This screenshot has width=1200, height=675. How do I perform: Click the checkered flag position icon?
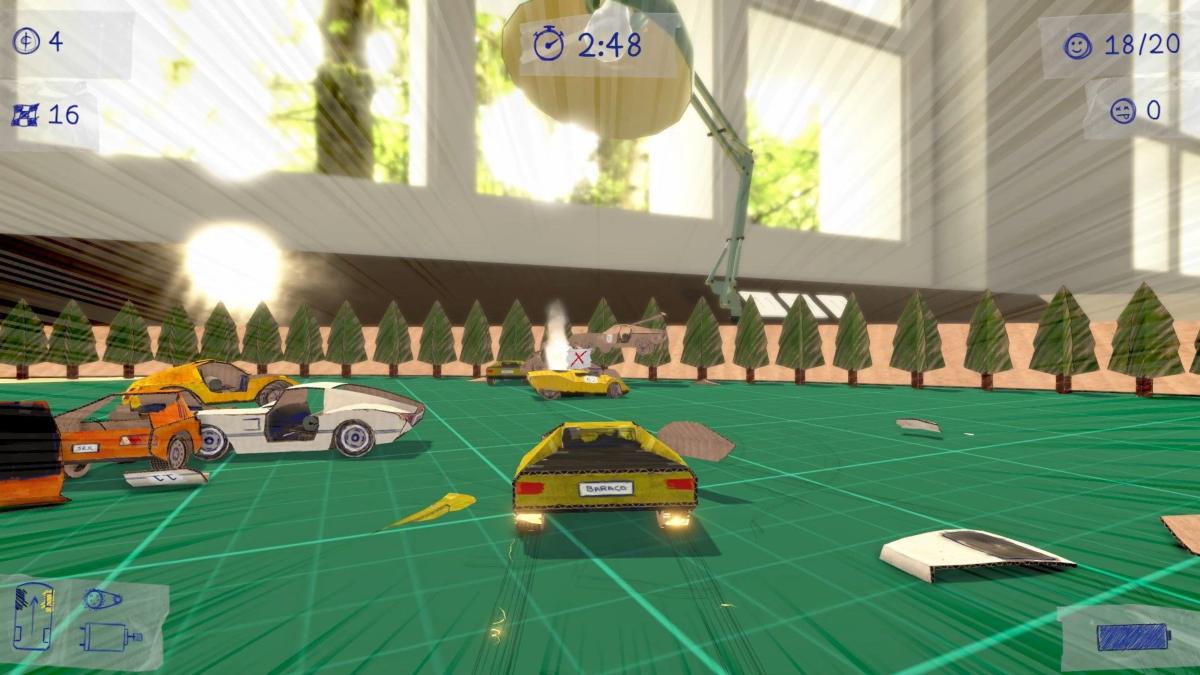pos(26,114)
